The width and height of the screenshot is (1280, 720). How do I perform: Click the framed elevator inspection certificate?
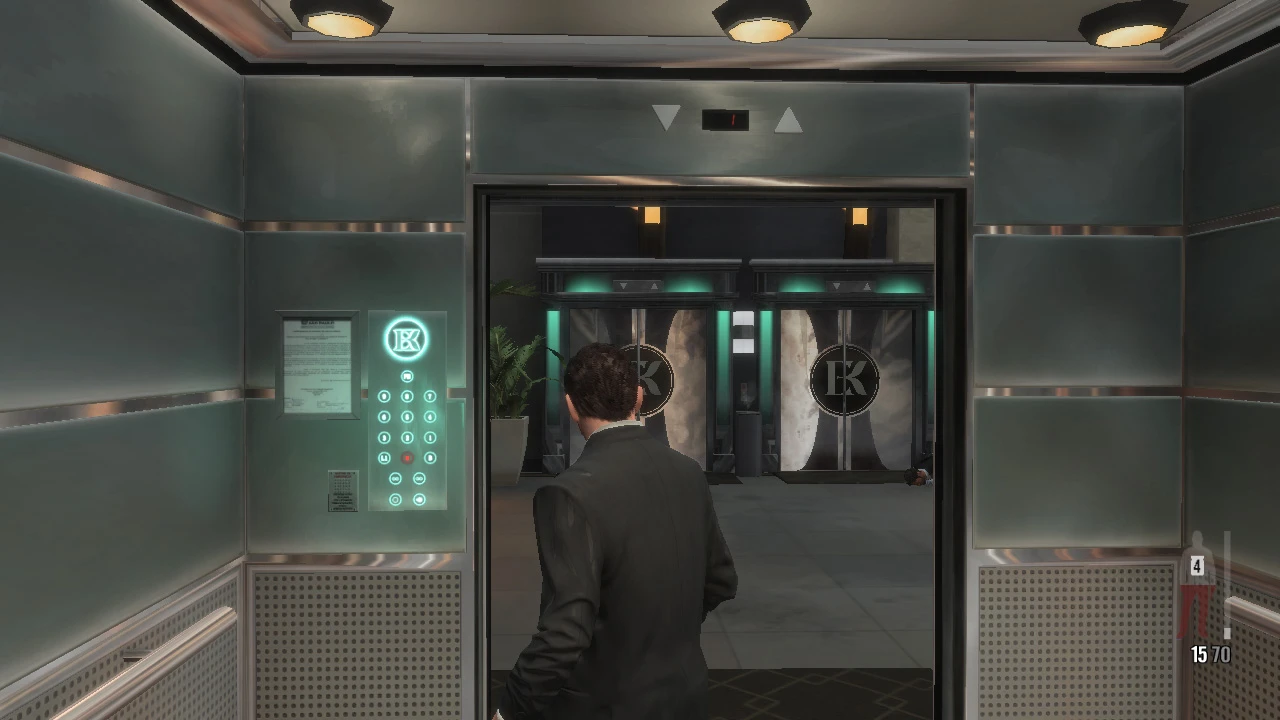click(x=315, y=362)
